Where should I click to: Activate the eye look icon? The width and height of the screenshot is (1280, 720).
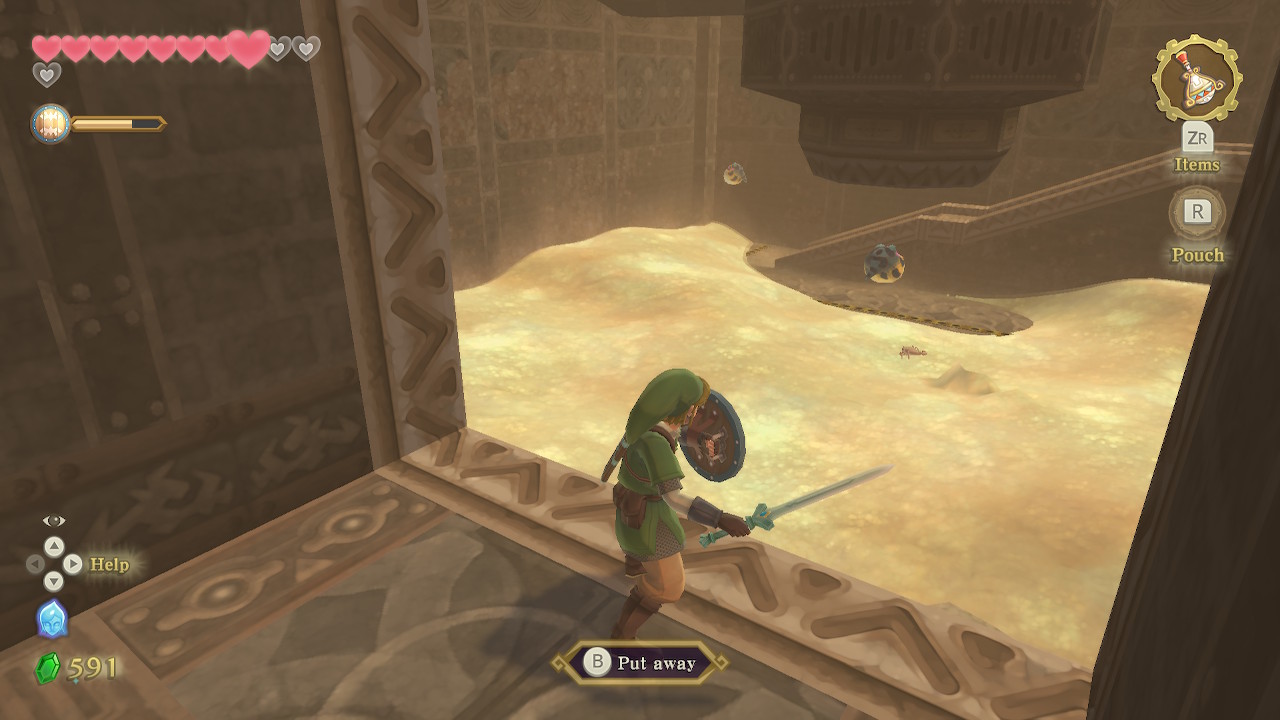point(54,520)
